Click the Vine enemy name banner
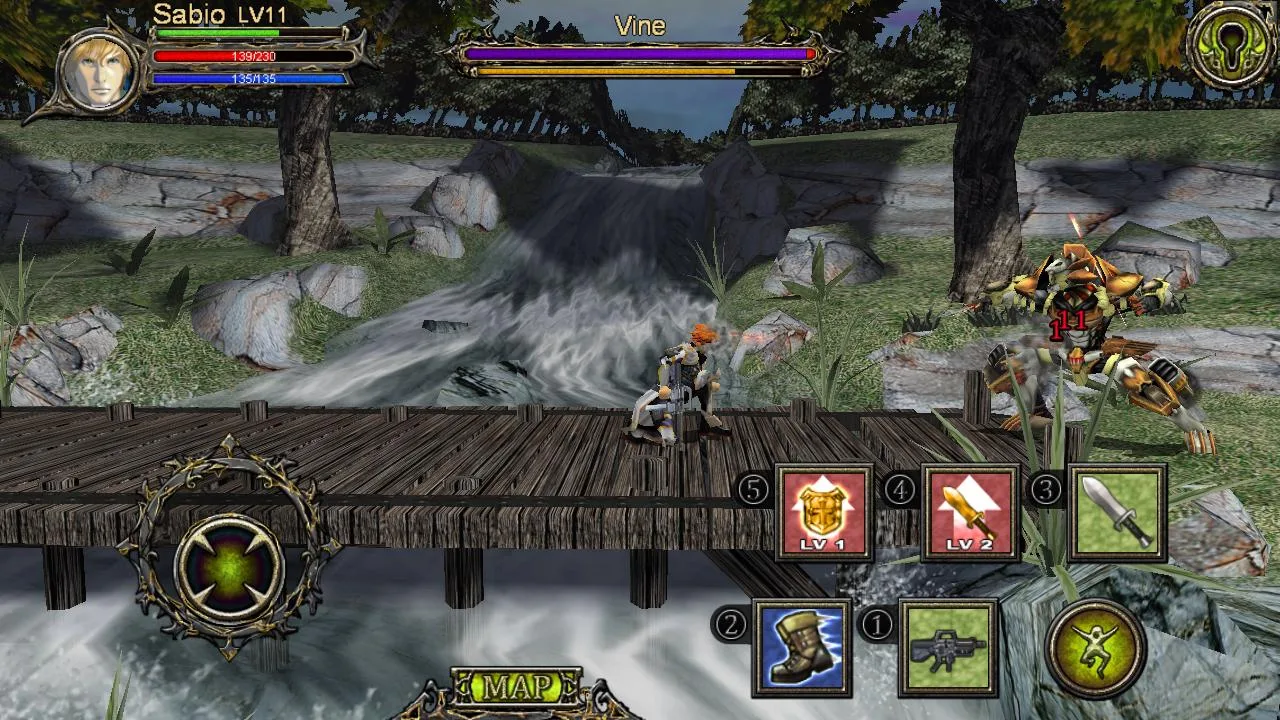 click(640, 27)
